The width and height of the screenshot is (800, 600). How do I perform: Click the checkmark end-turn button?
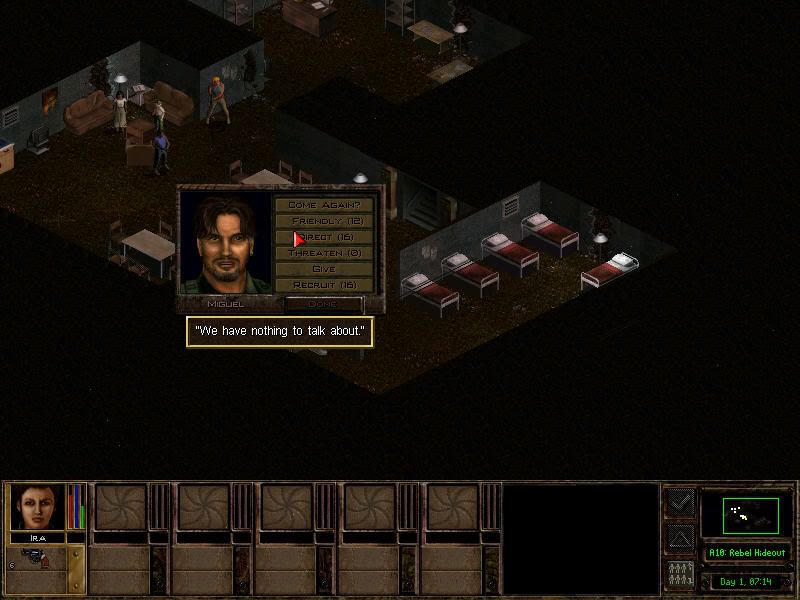[680, 502]
